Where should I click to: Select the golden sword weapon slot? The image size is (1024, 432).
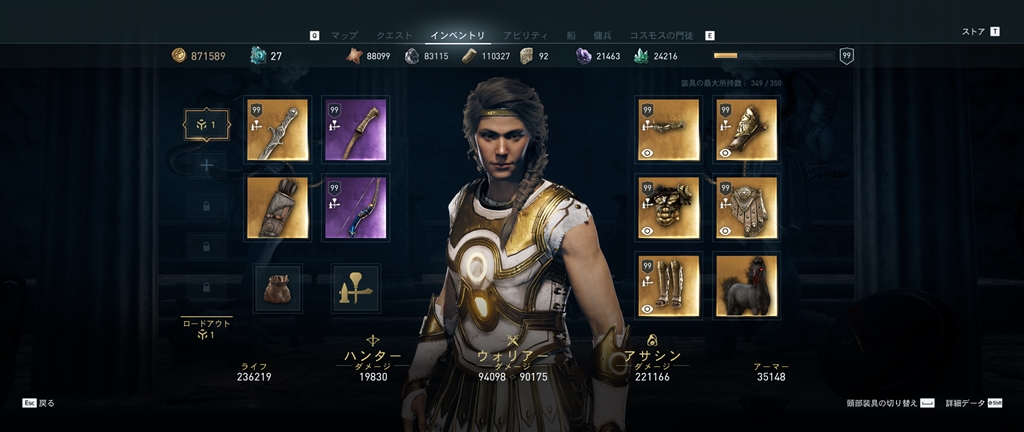point(277,129)
